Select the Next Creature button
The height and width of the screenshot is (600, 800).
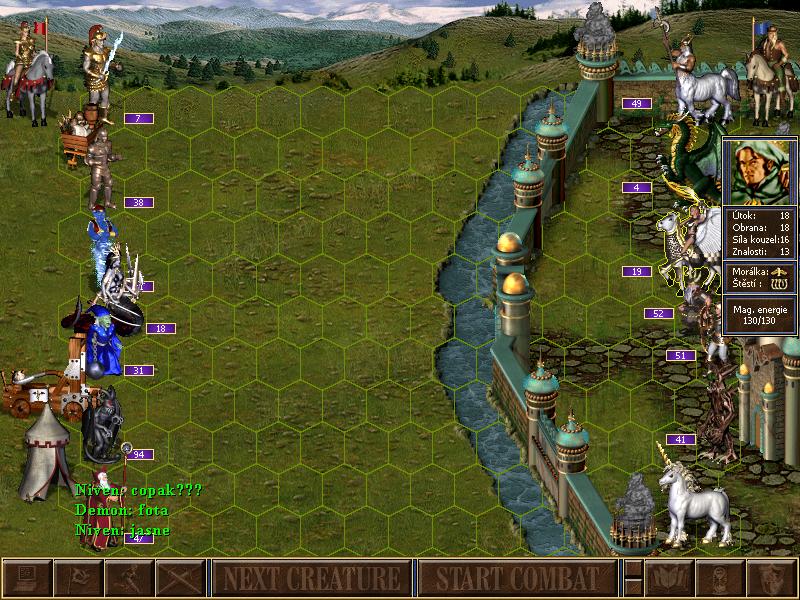click(x=311, y=578)
